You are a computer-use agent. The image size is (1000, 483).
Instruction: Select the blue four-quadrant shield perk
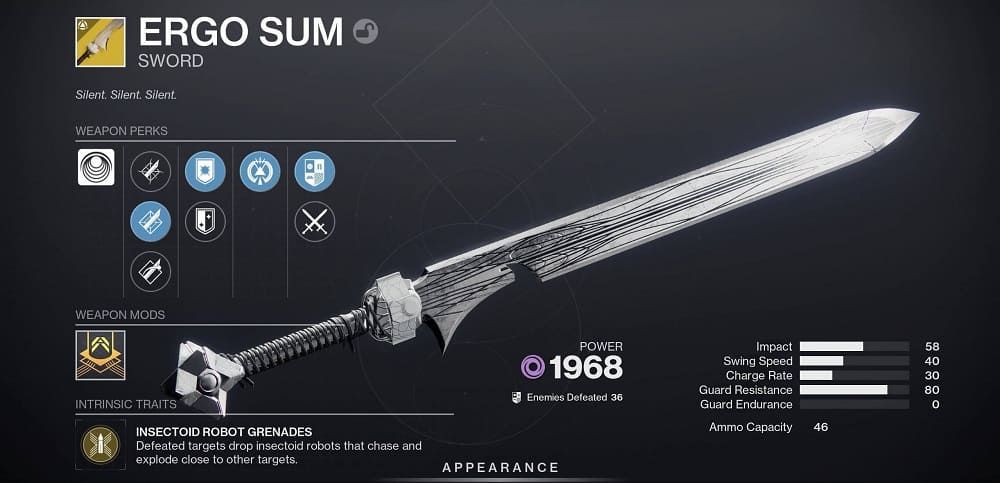coord(314,171)
